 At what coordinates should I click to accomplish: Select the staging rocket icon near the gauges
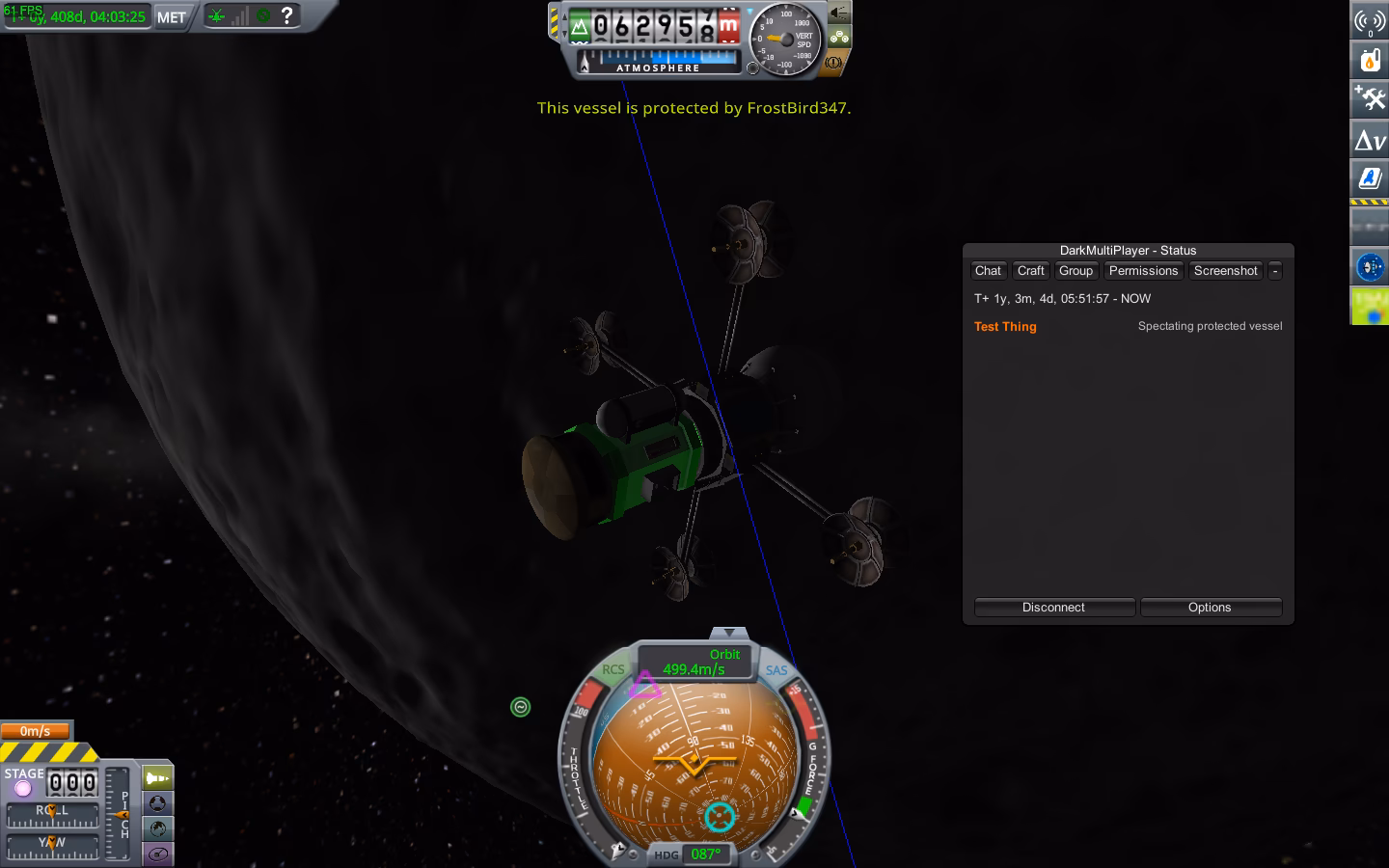155,777
